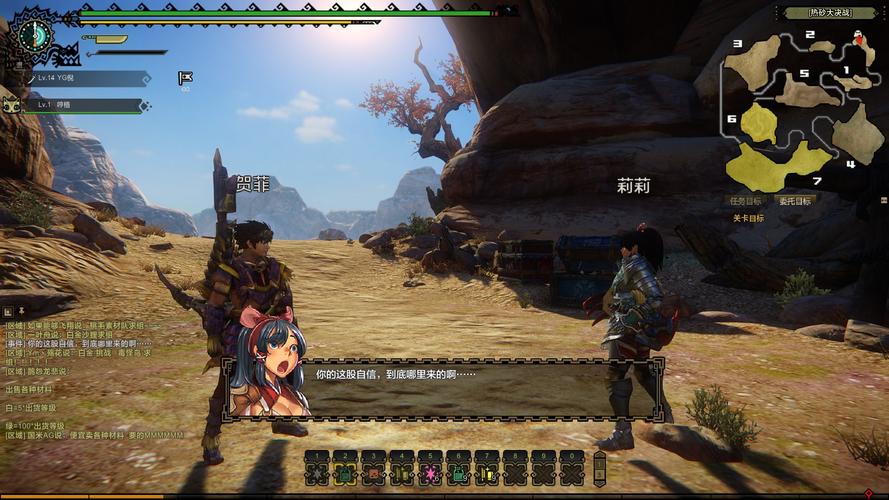The height and width of the screenshot is (500, 889).
Task: Select the orange item in hotbar slot 3
Action: click(374, 470)
